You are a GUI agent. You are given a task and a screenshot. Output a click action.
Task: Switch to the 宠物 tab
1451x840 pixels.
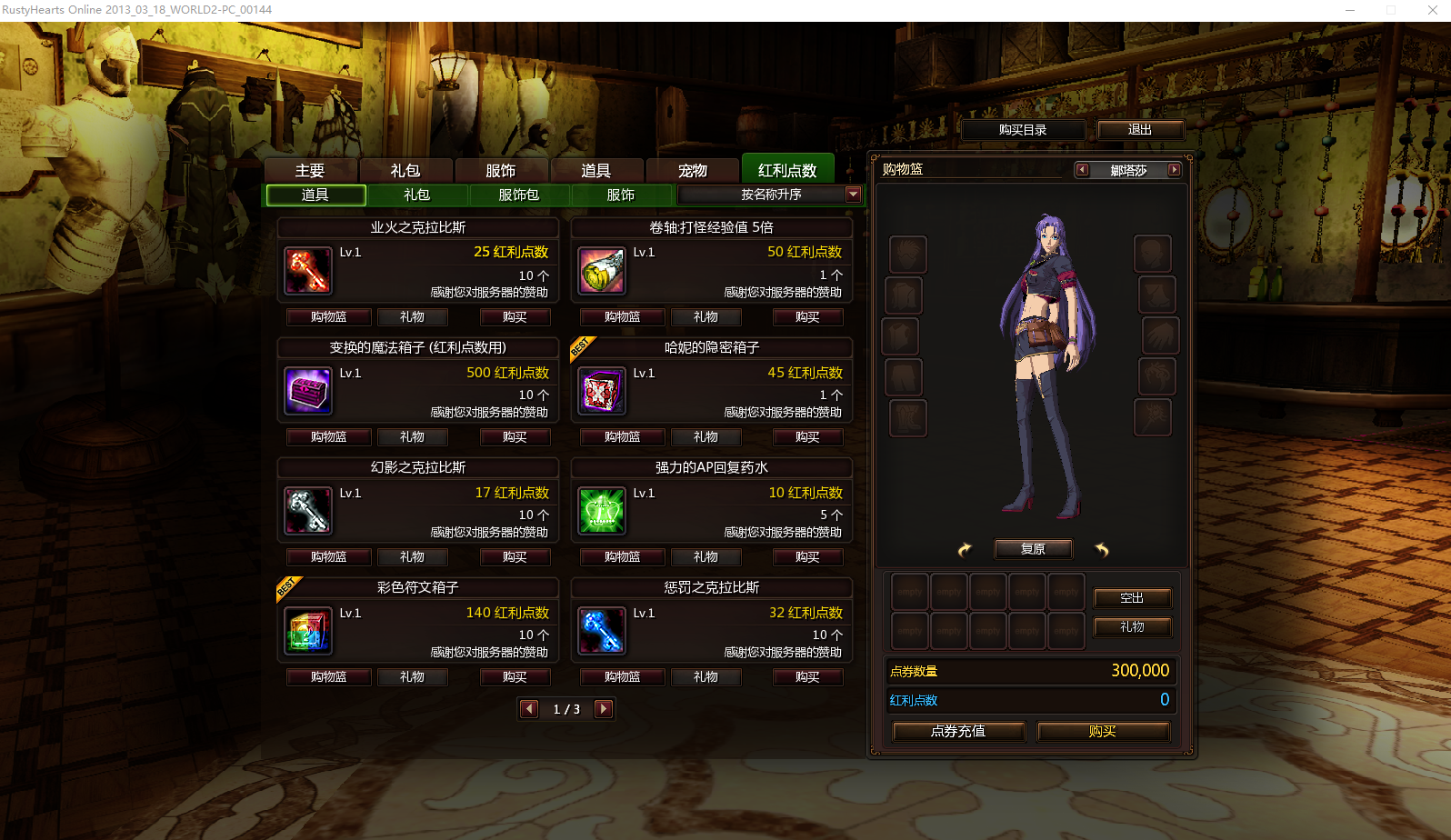(x=694, y=169)
